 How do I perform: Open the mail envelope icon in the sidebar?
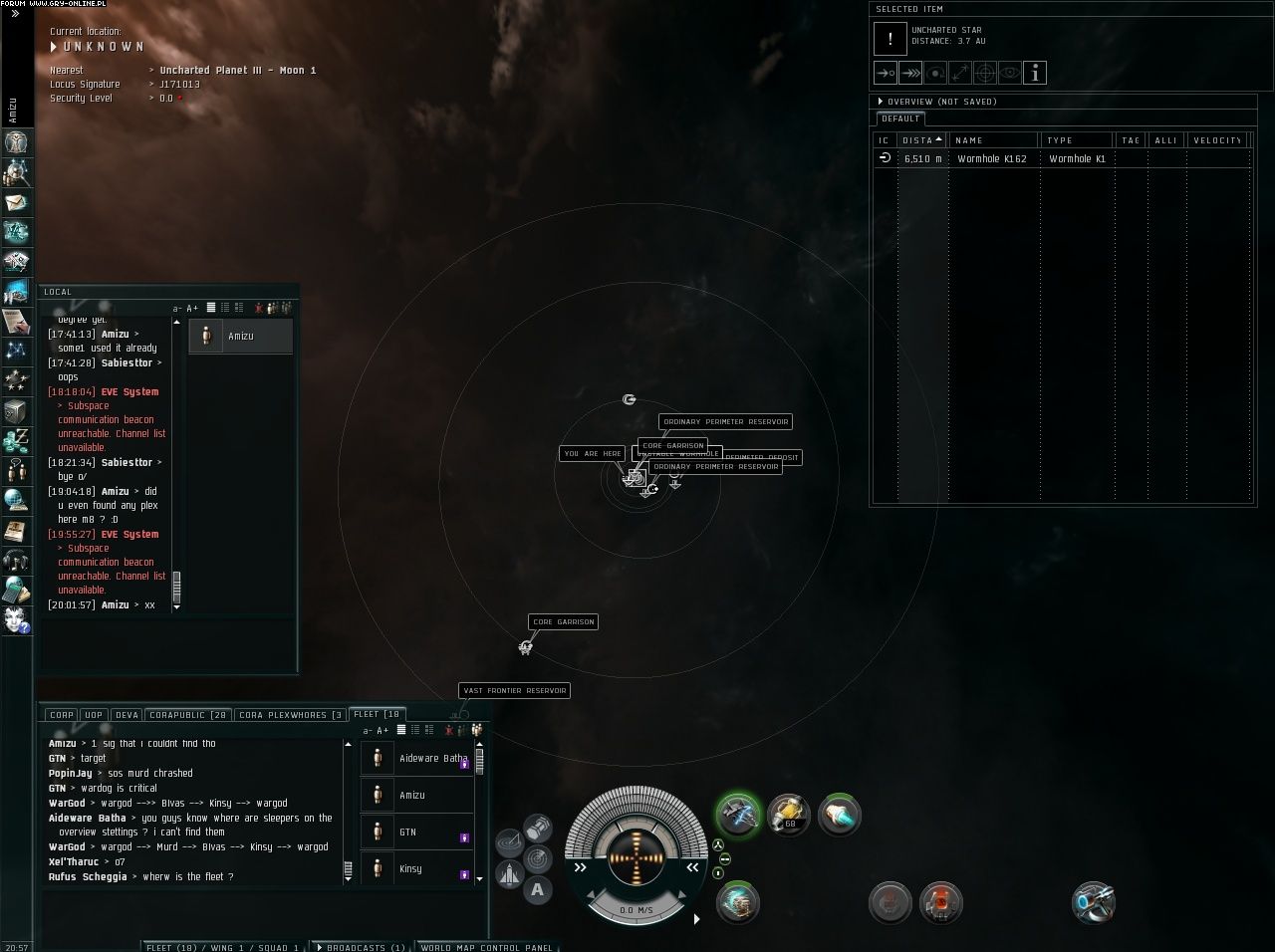tap(16, 202)
